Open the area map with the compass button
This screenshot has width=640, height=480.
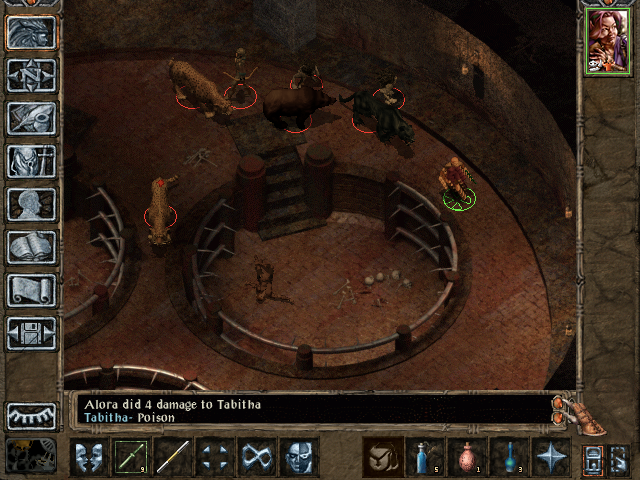coord(31,75)
